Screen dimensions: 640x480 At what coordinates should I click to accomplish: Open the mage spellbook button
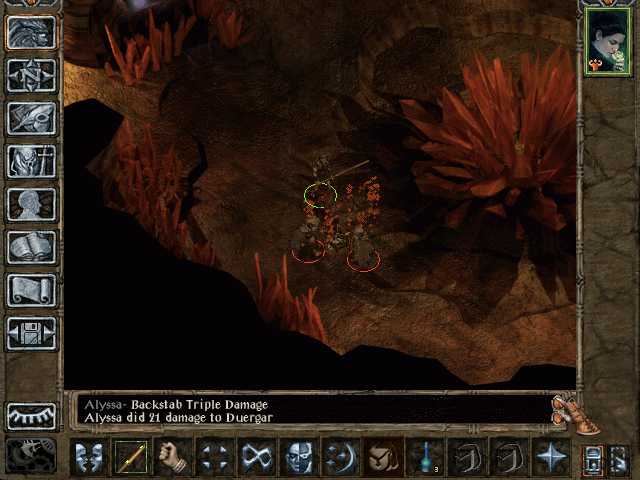(32, 247)
